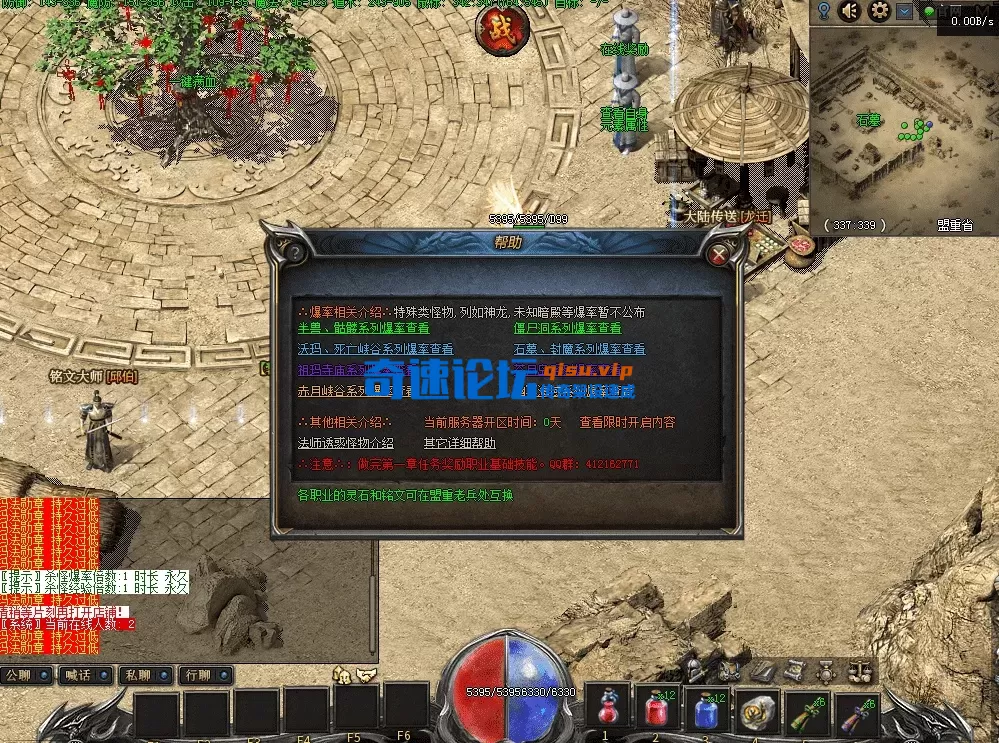The height and width of the screenshot is (743, 999).
Task: Use the blue mana potion in slot 3
Action: click(707, 710)
